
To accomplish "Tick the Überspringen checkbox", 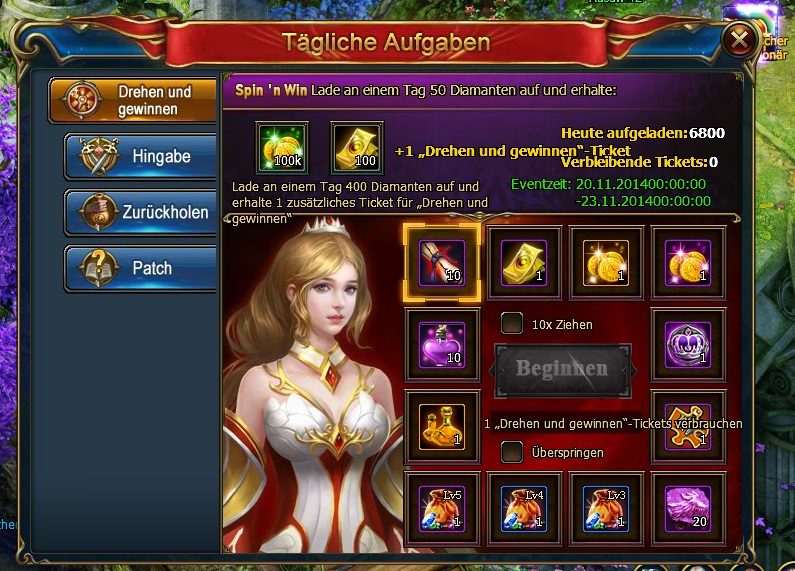I will (x=512, y=452).
